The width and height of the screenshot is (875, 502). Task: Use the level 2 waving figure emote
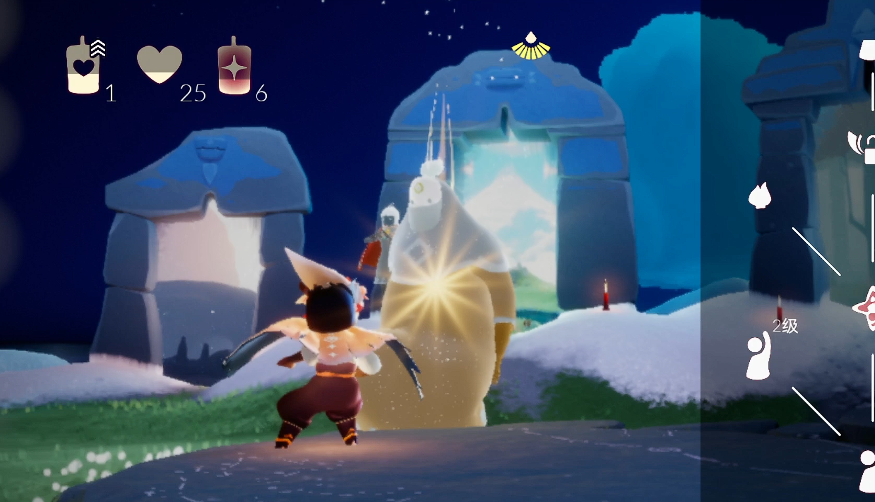[760, 356]
